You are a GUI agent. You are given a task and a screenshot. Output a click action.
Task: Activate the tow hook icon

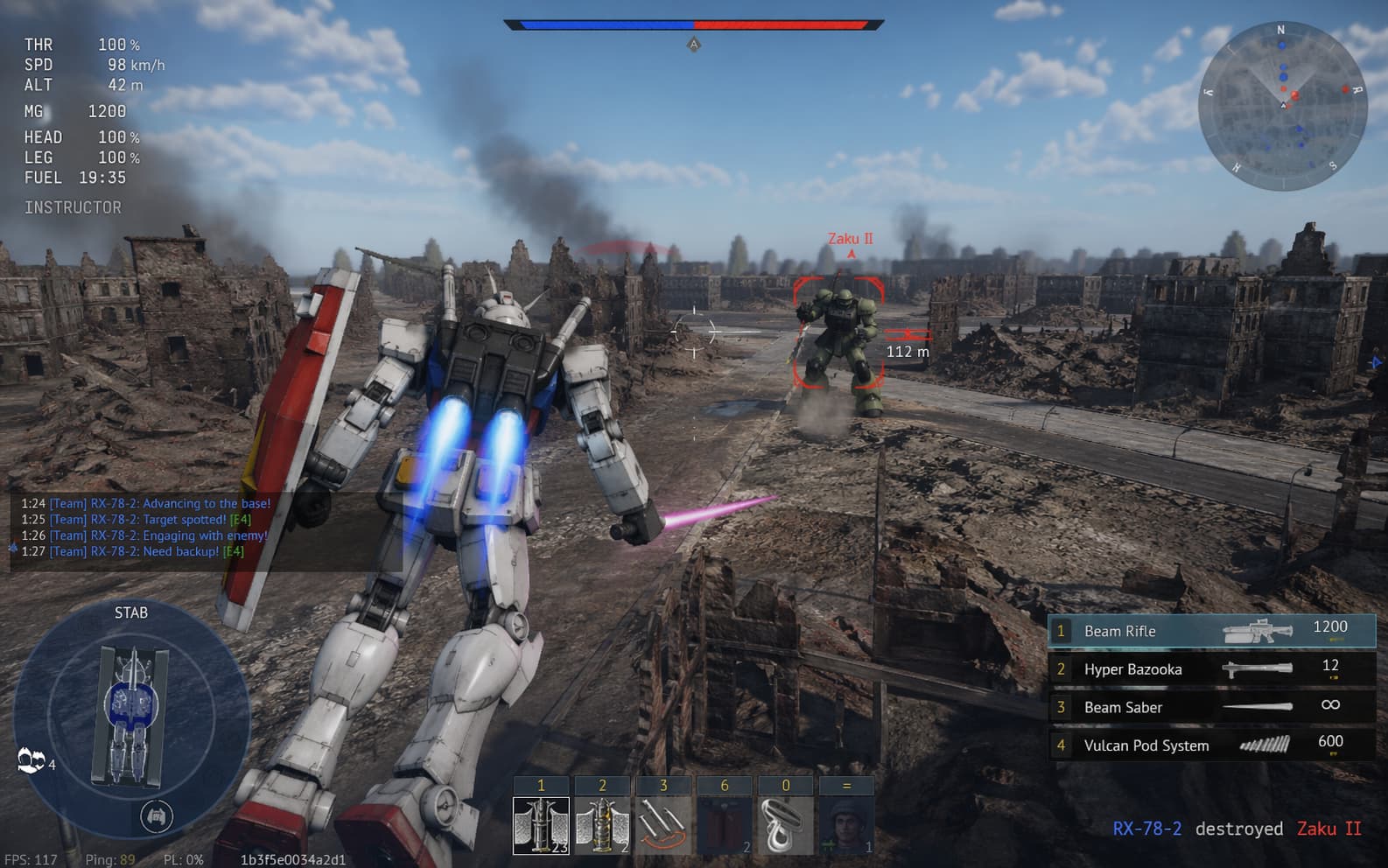pos(785,825)
